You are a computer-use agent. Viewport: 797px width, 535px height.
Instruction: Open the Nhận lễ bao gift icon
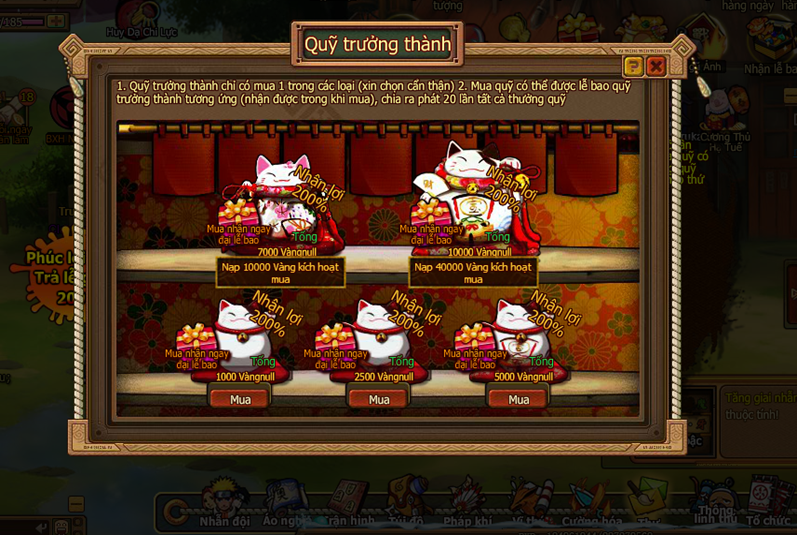coord(771,45)
